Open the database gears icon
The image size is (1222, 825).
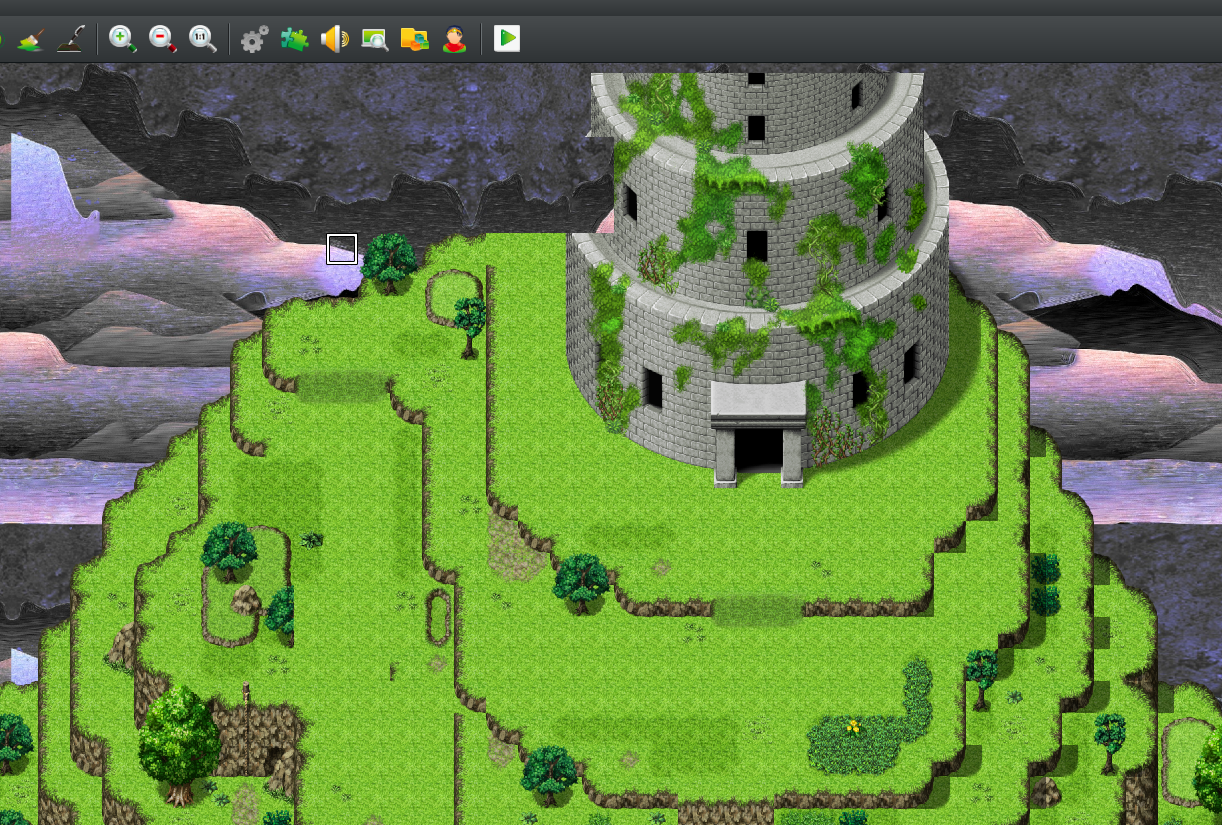pos(254,40)
